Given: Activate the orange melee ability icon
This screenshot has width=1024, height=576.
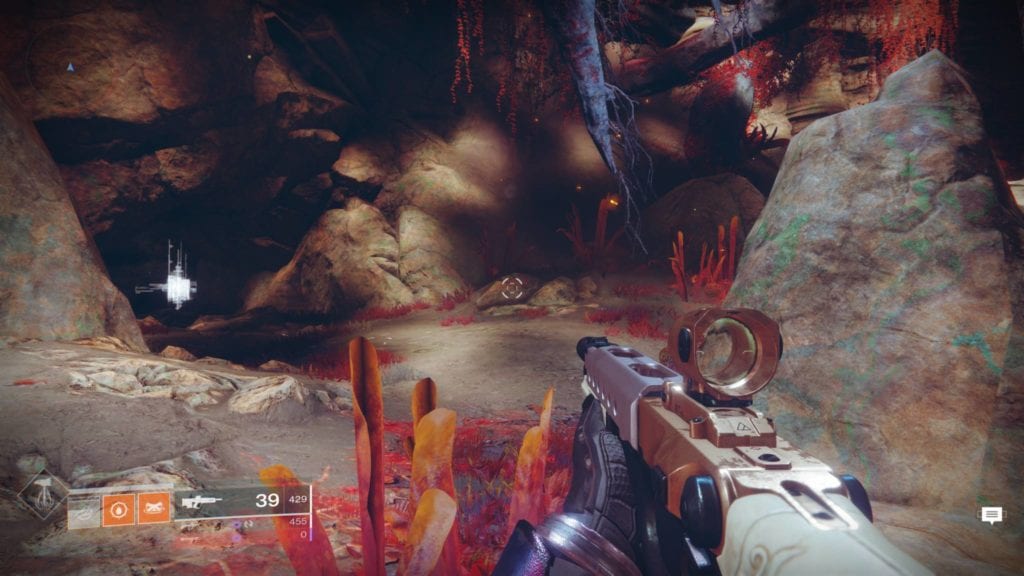Looking at the screenshot, I should [154, 509].
